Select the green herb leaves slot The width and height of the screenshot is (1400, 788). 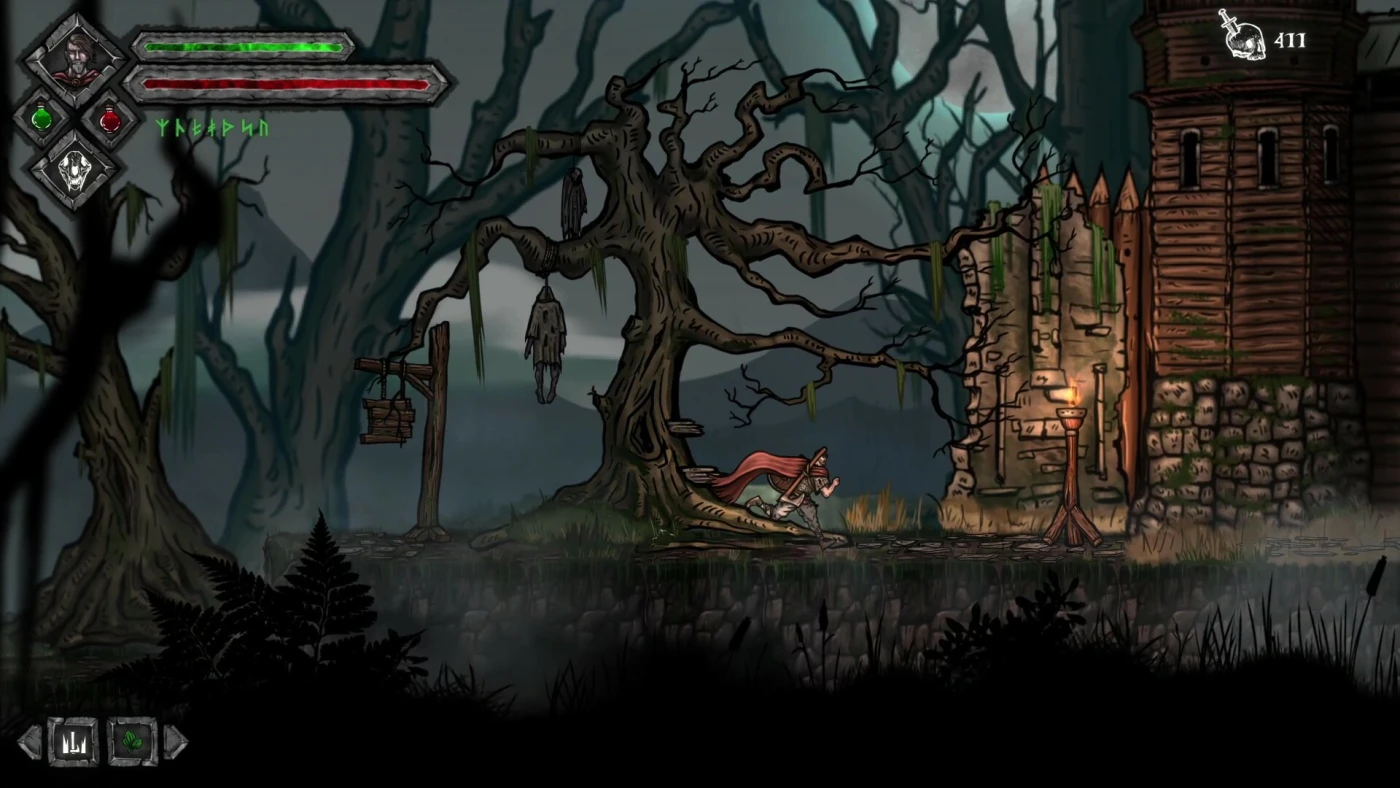point(132,742)
